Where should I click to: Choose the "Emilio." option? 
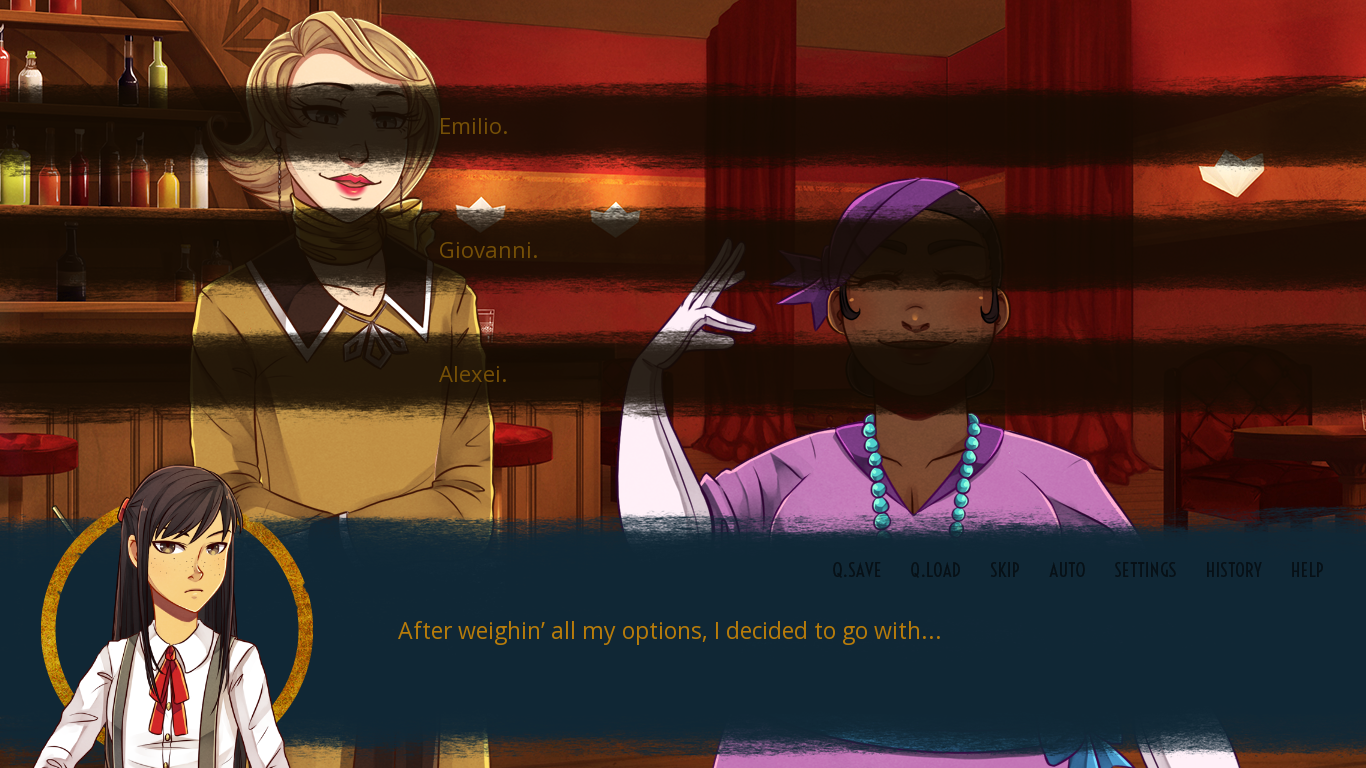coord(473,126)
